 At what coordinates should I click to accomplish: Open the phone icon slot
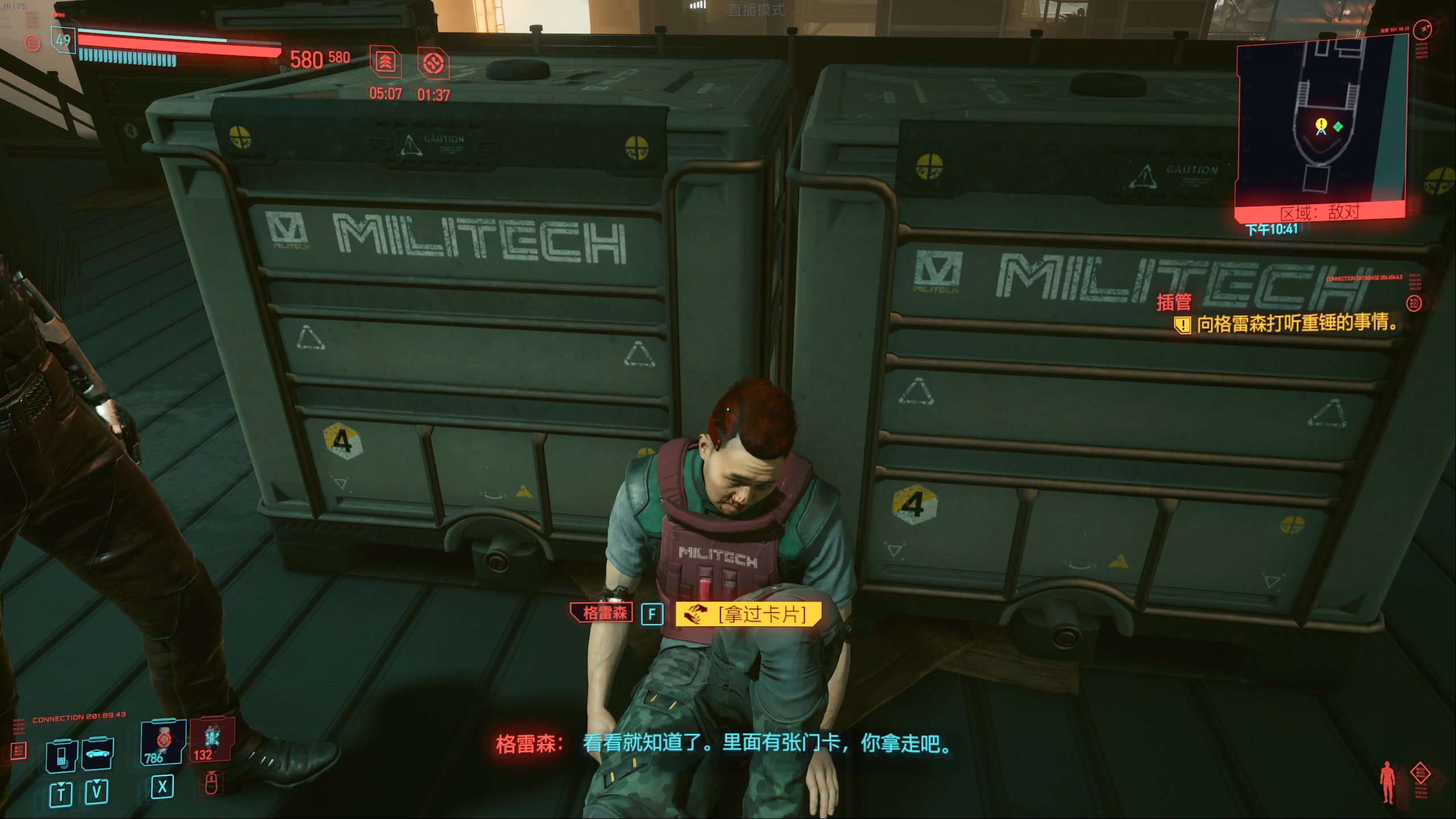61,755
